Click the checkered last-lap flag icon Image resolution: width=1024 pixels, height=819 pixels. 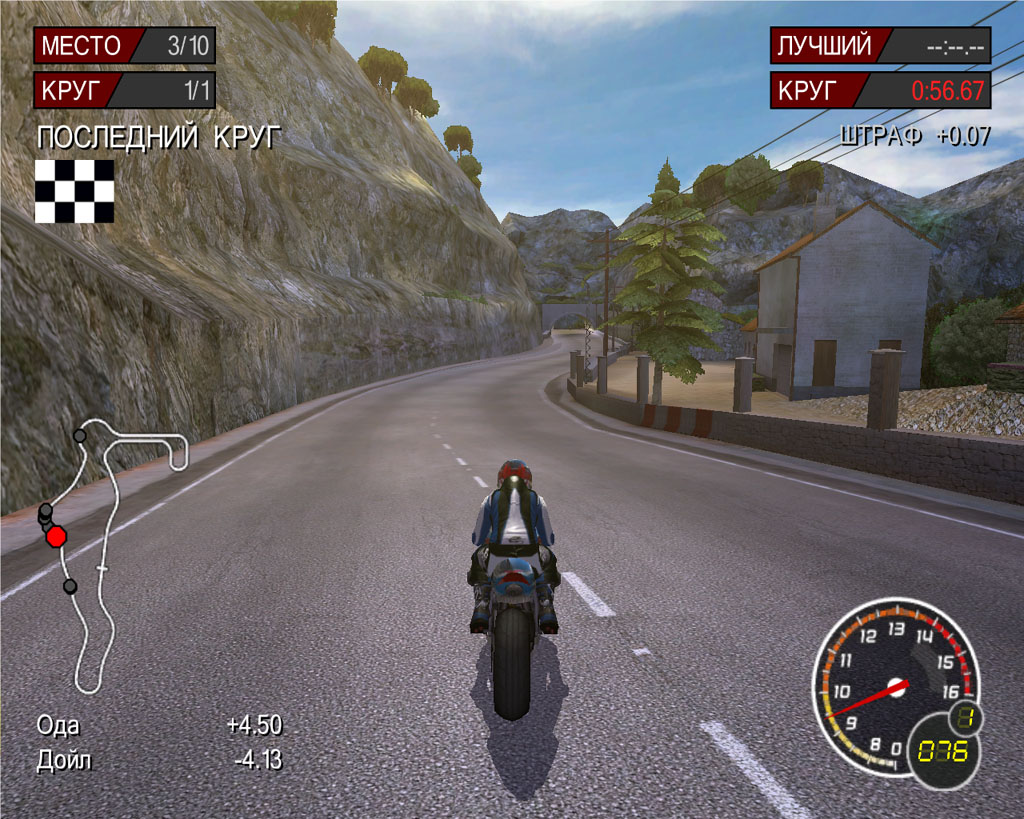point(74,190)
